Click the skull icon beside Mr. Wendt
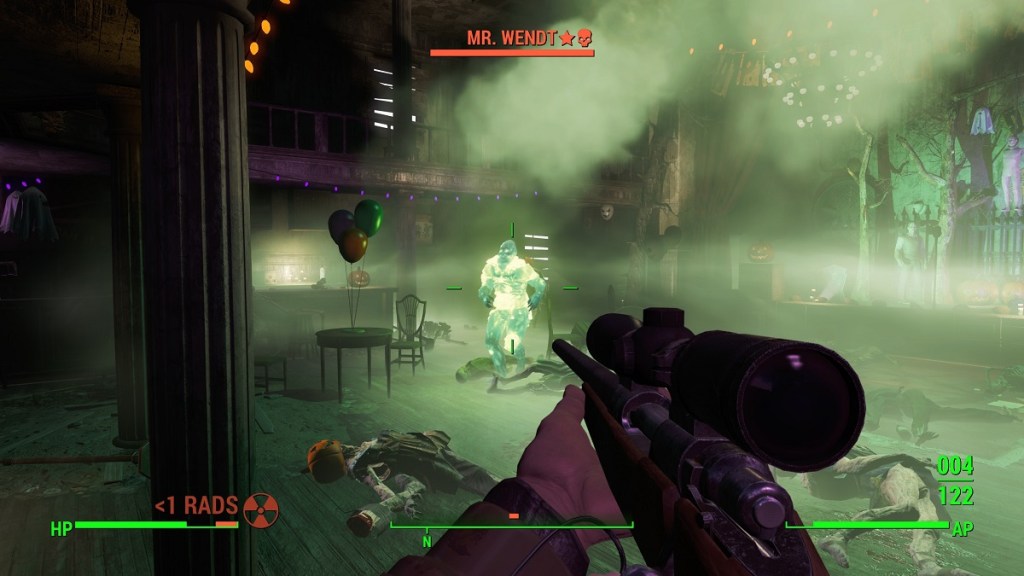Viewport: 1024px width, 576px height. [x=584, y=40]
